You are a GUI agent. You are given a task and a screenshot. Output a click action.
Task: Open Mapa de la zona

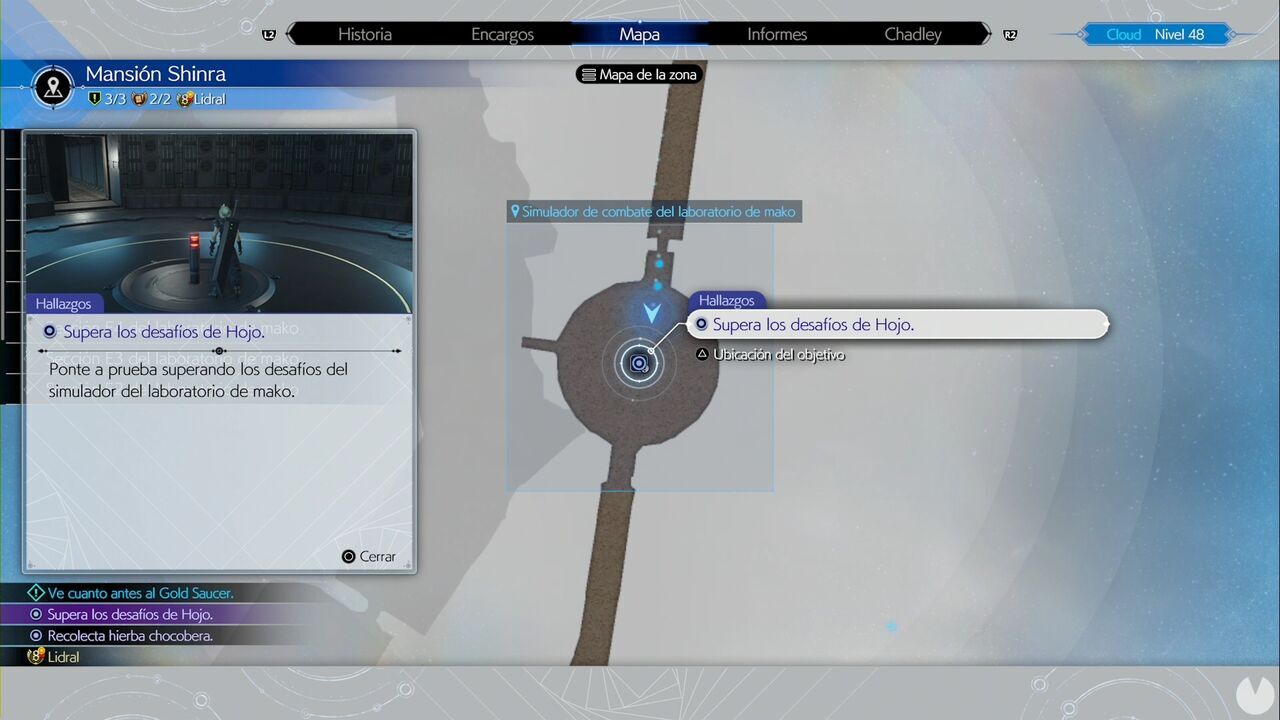click(x=639, y=74)
